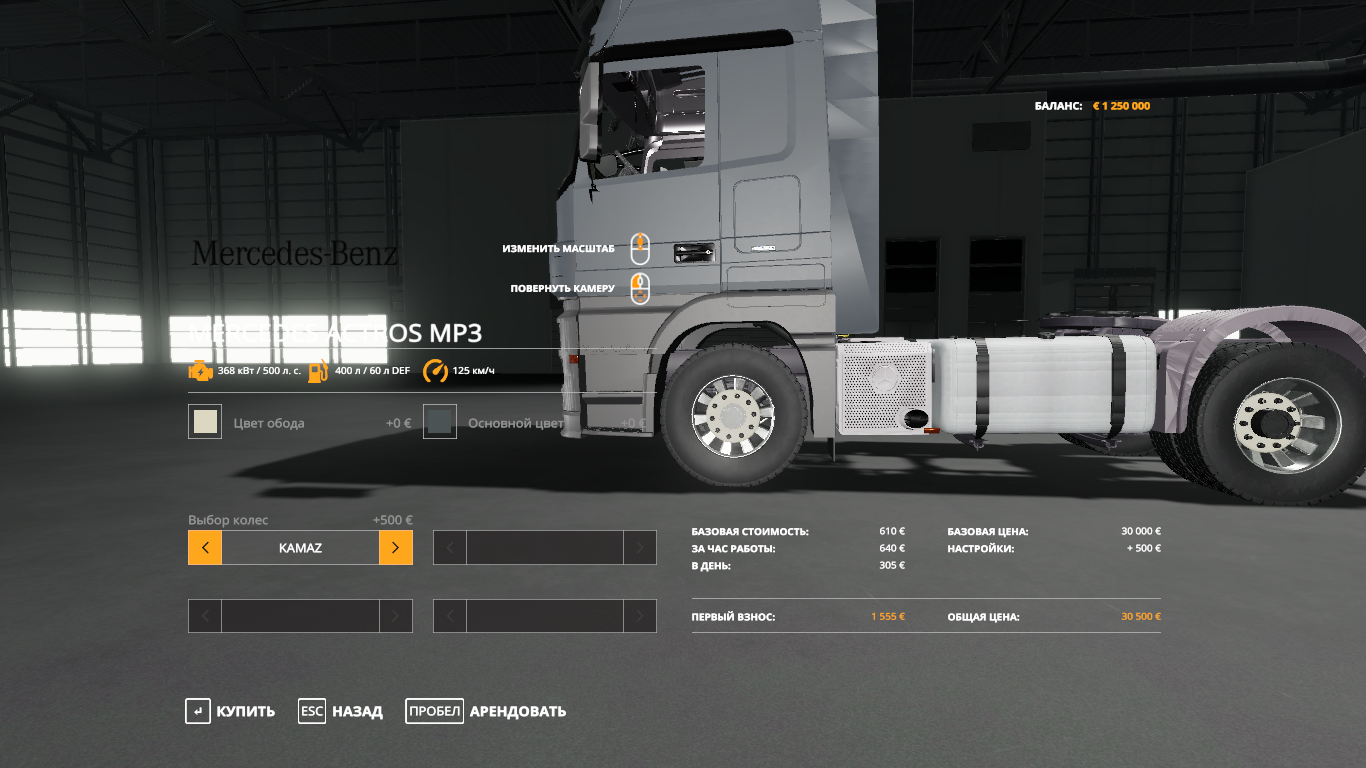Lease the vehicle via АРЕНДОВАТЬ
The width and height of the screenshot is (1366, 768).
point(486,712)
